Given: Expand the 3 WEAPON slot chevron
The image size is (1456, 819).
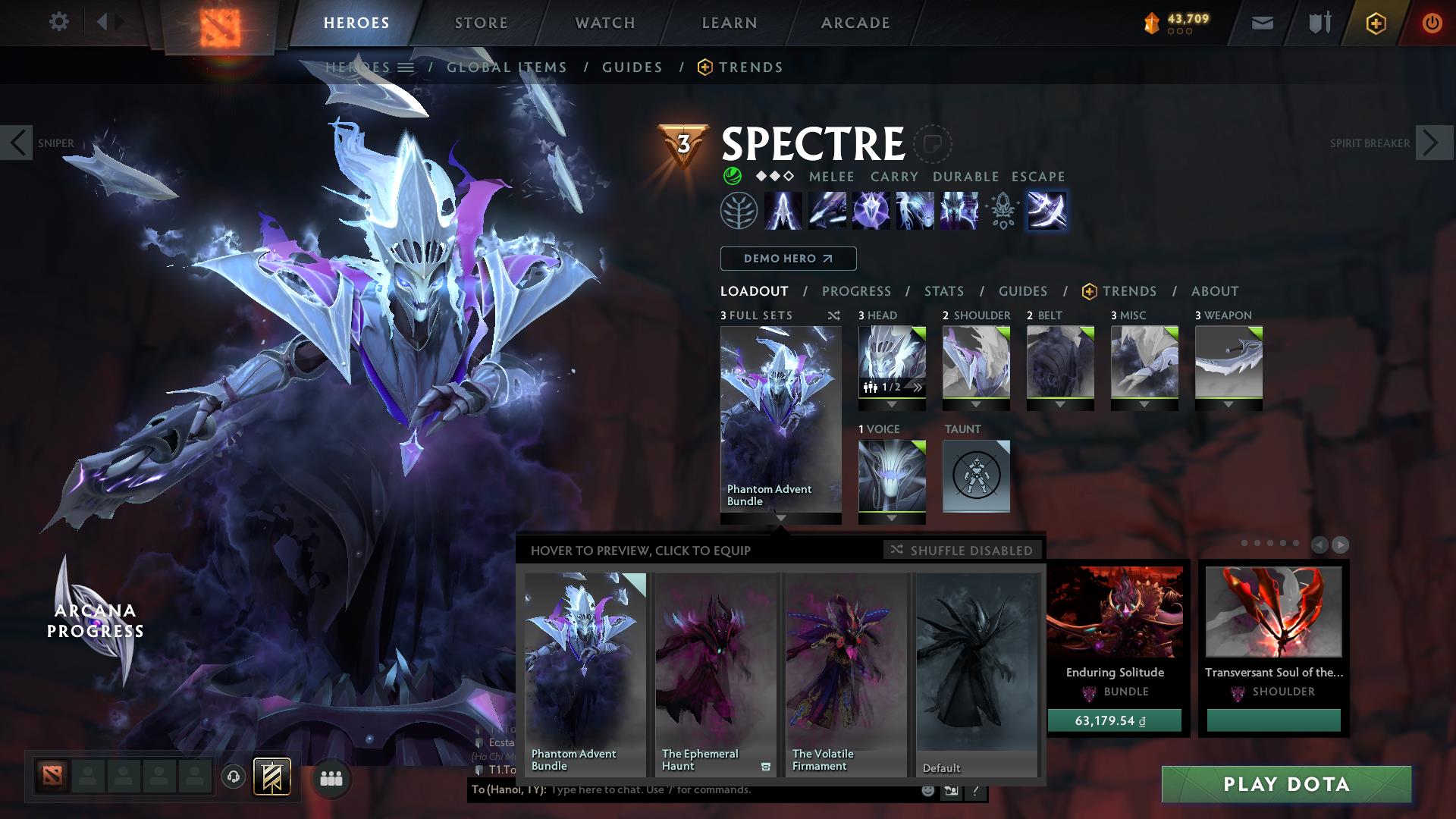Looking at the screenshot, I should (1228, 404).
